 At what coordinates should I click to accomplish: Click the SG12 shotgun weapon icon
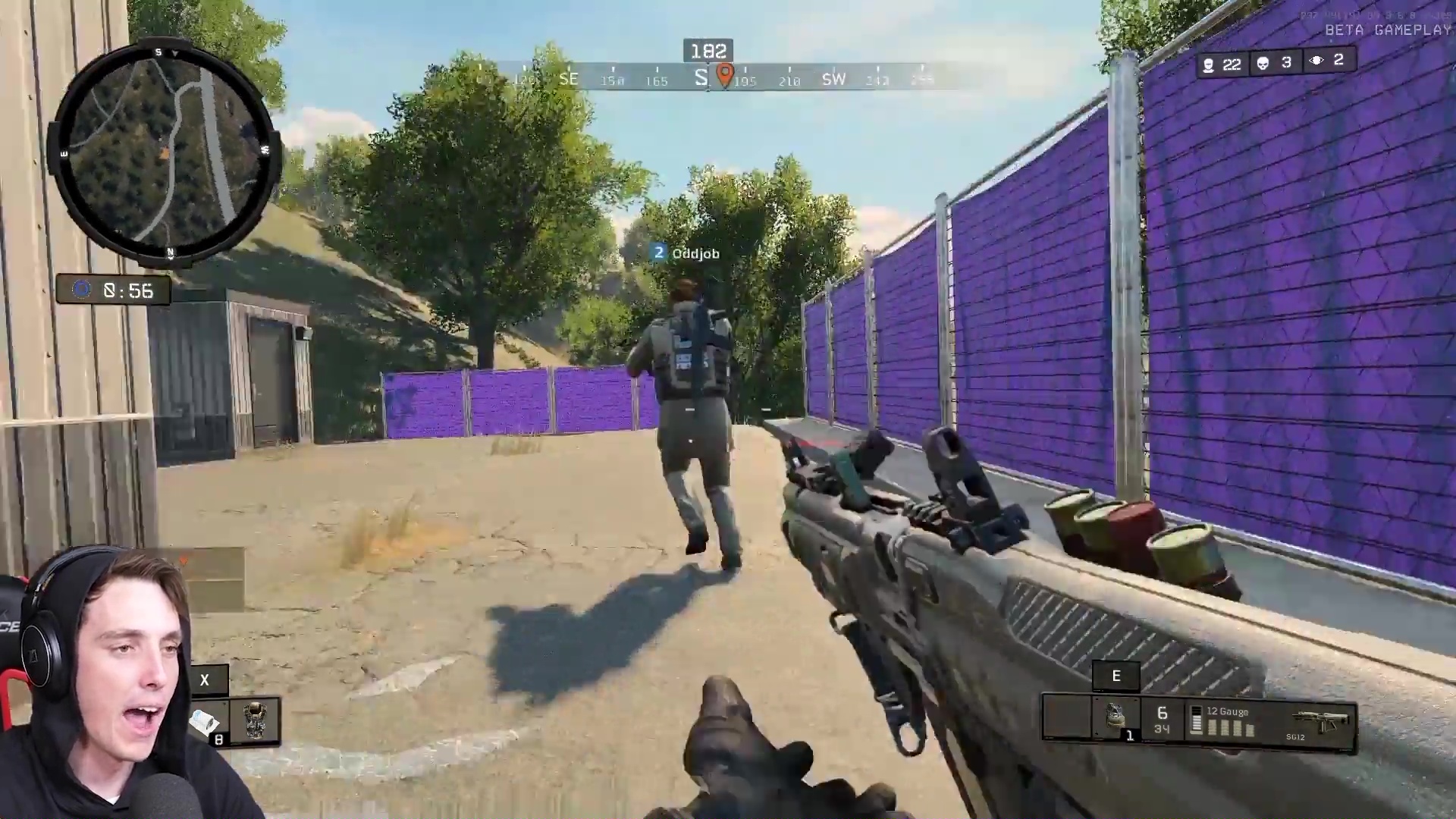click(x=1323, y=721)
